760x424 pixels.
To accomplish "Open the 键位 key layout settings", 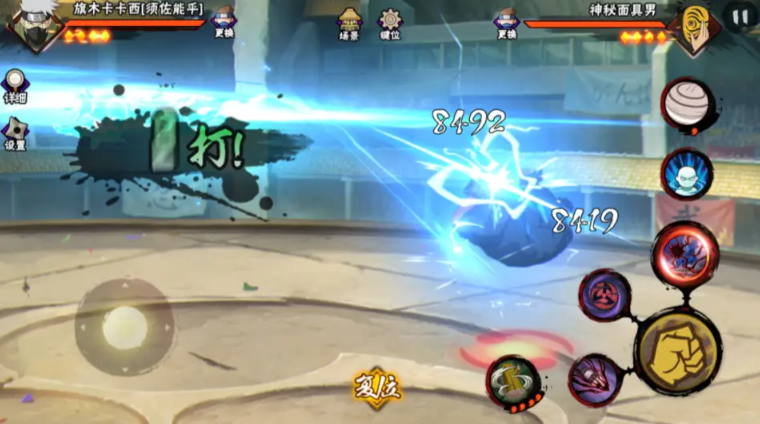I will pyautogui.click(x=389, y=21).
